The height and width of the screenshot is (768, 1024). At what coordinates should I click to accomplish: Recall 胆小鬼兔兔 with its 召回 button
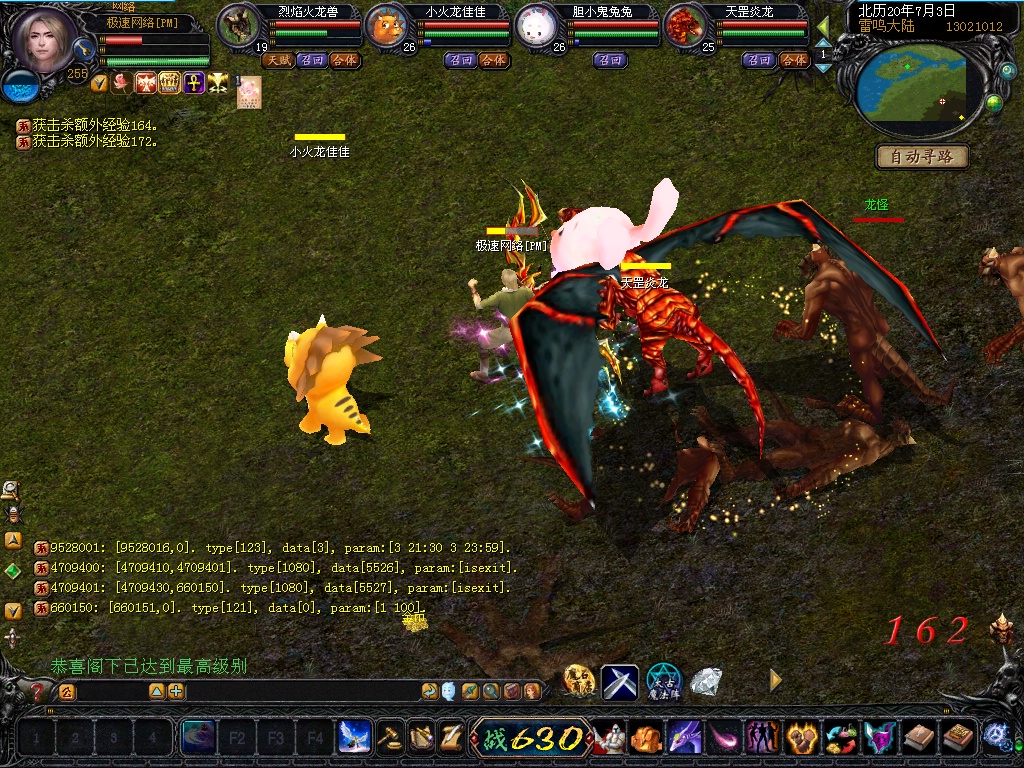click(x=610, y=60)
